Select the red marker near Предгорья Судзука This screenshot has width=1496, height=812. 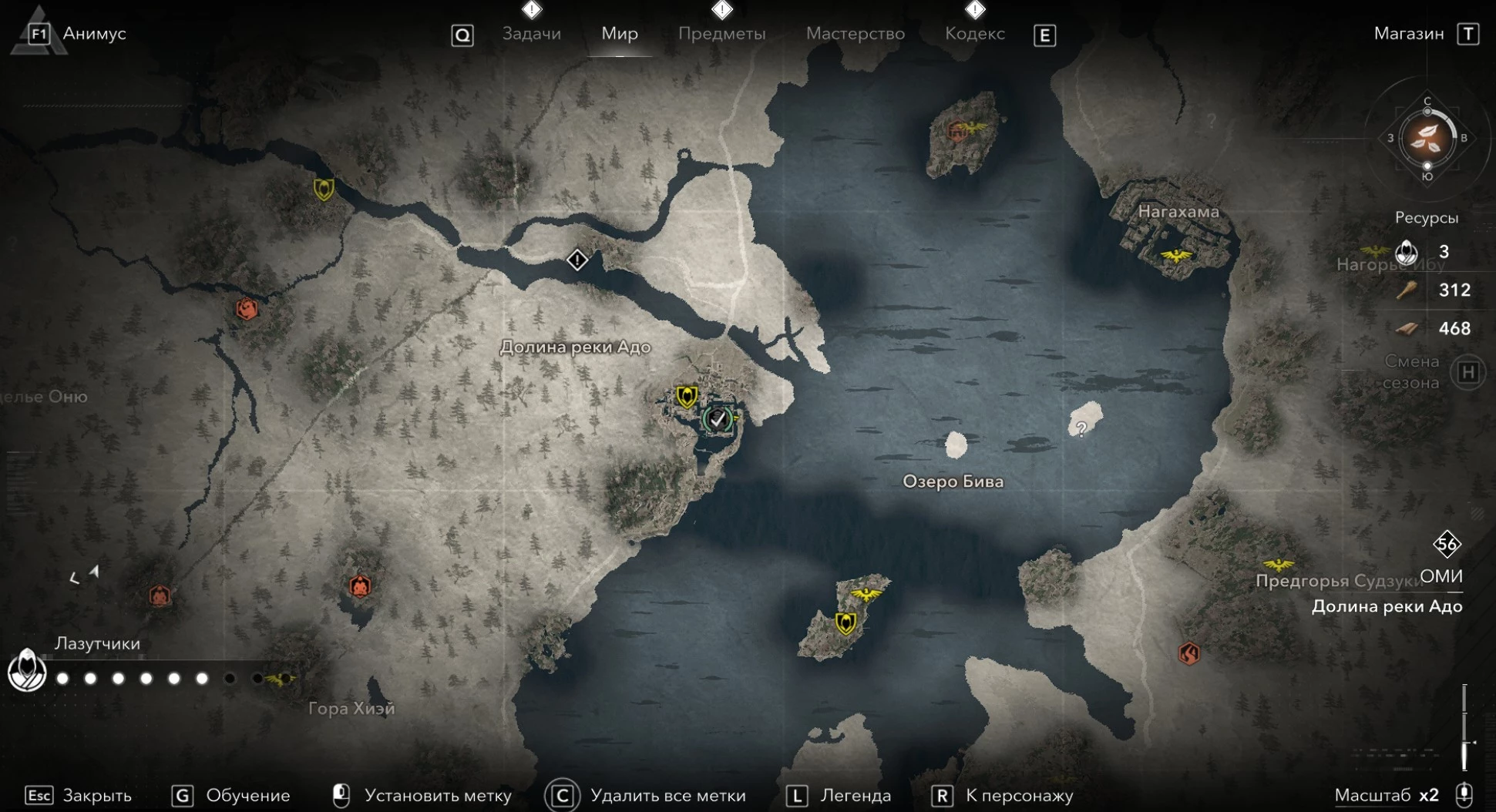coord(1188,653)
